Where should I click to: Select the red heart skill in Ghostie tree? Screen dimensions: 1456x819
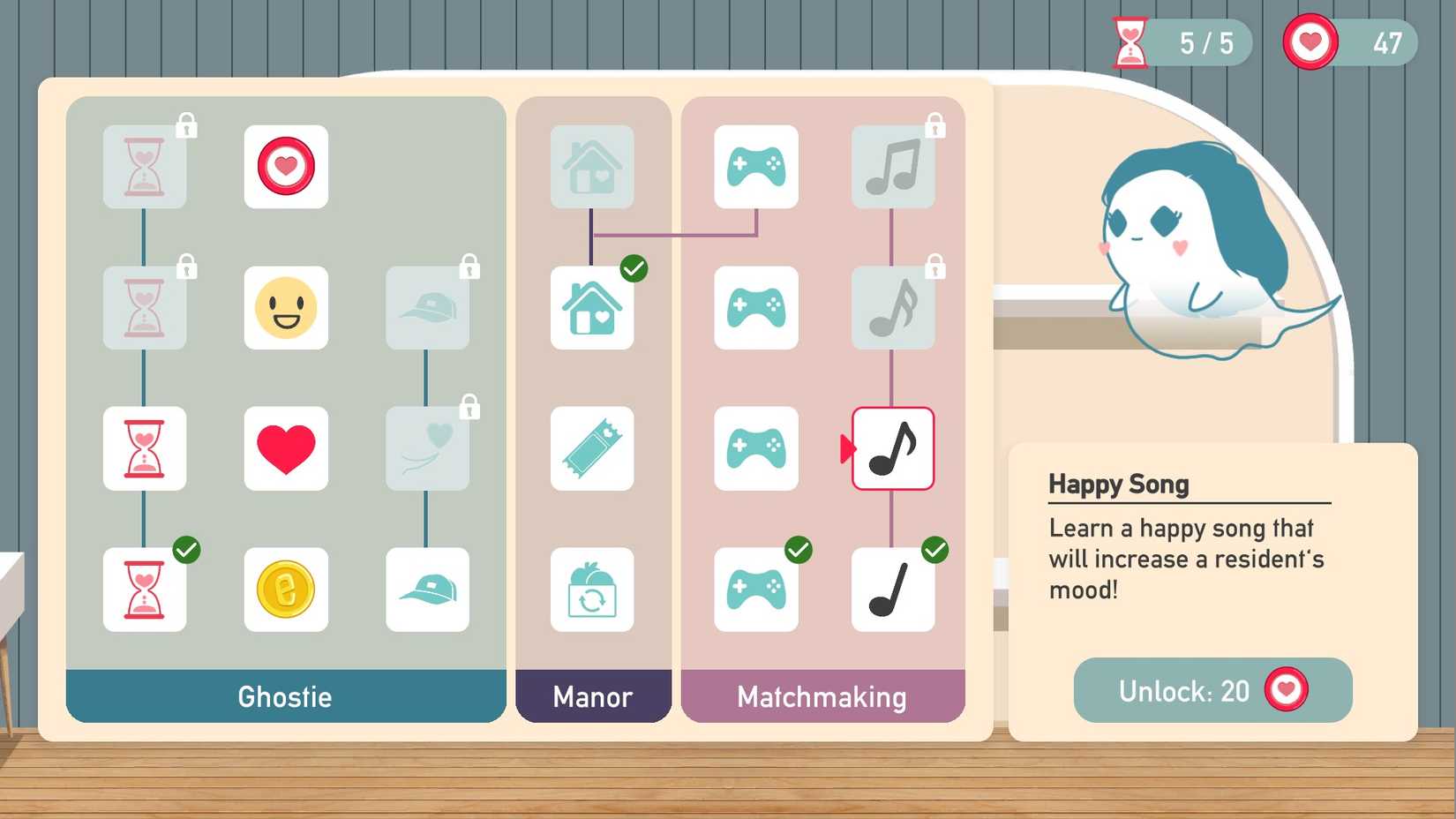[x=286, y=448]
